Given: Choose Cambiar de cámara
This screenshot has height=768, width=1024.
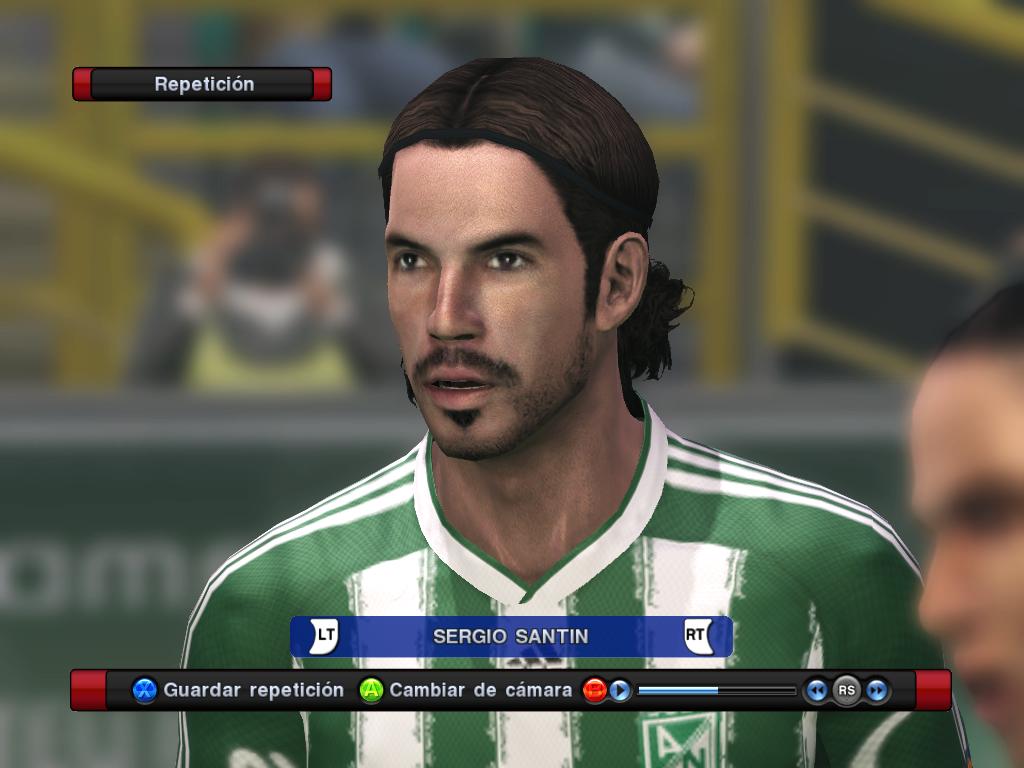Looking at the screenshot, I should 480,690.
